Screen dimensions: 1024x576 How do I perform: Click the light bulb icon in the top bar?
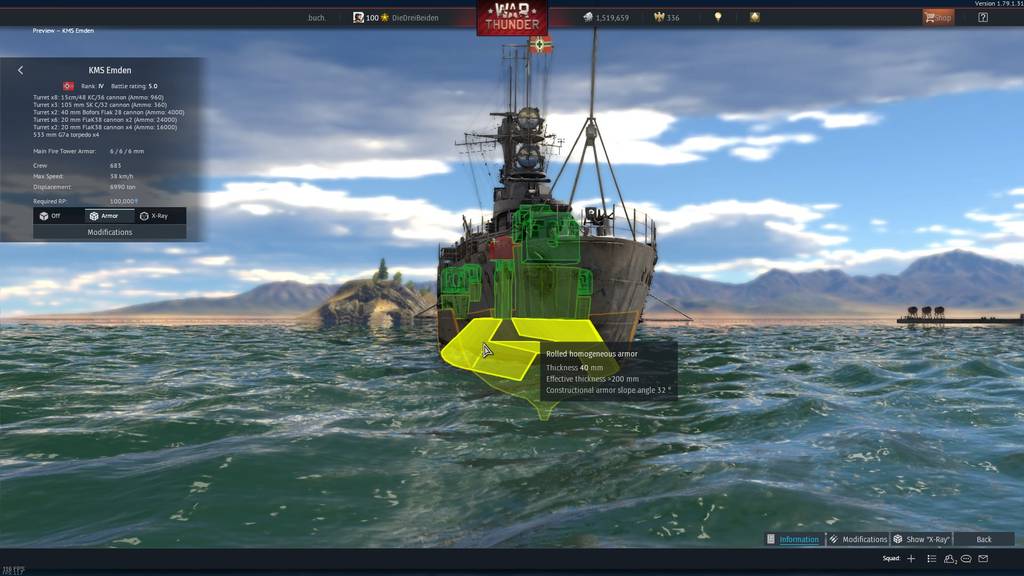coord(718,17)
